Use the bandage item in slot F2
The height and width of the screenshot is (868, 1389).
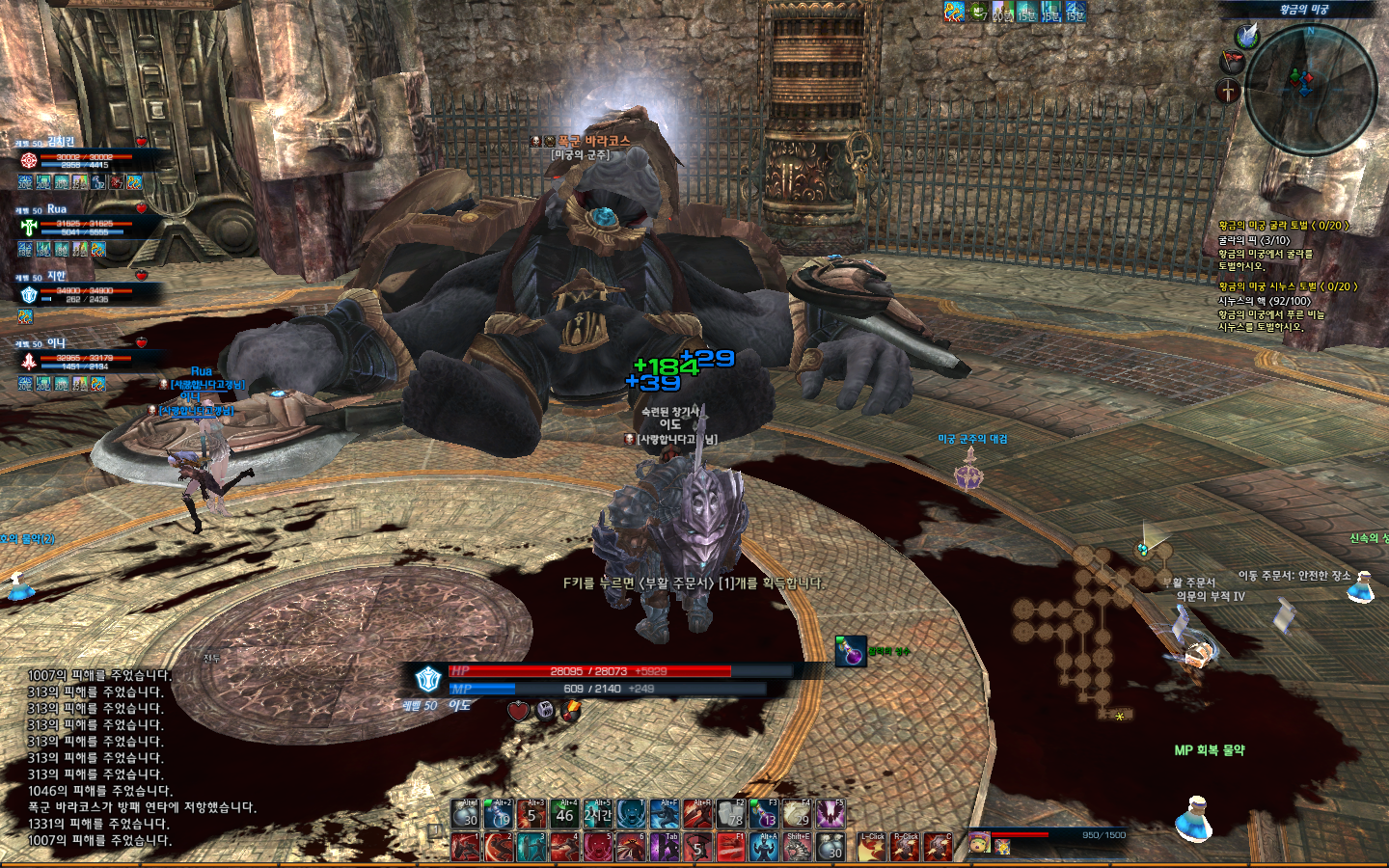coord(731,814)
